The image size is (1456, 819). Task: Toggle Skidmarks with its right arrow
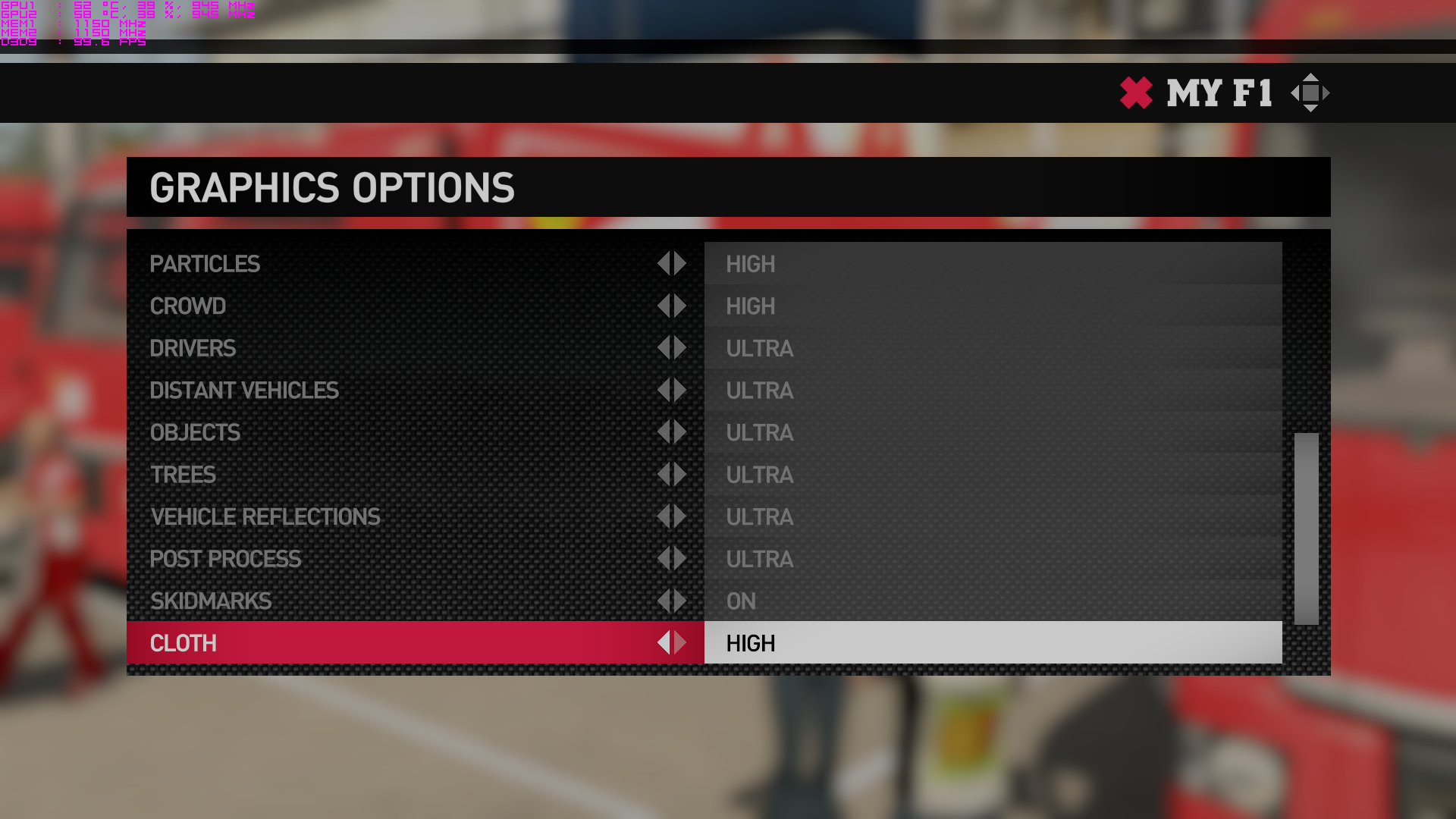[x=681, y=601]
